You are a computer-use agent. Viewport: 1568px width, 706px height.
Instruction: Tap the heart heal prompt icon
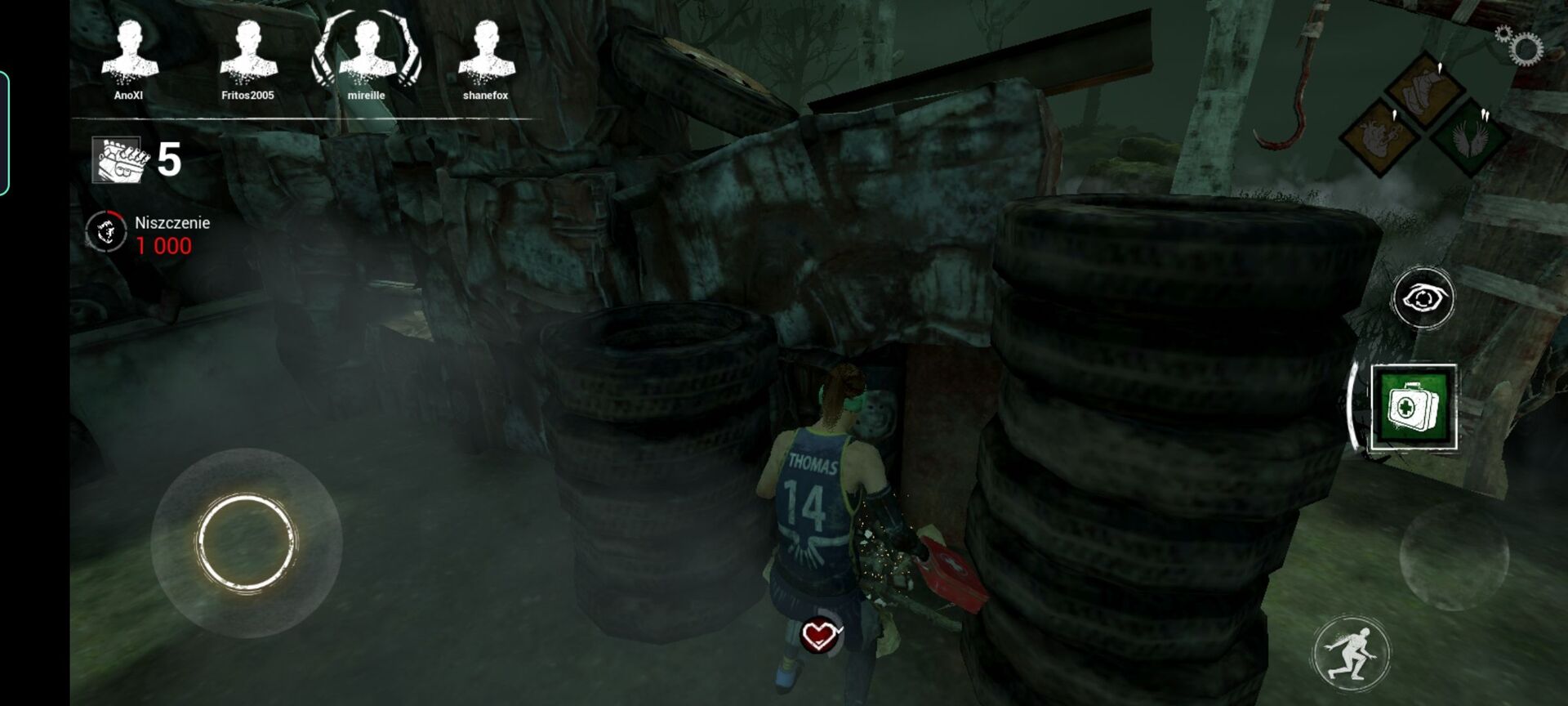click(x=821, y=634)
